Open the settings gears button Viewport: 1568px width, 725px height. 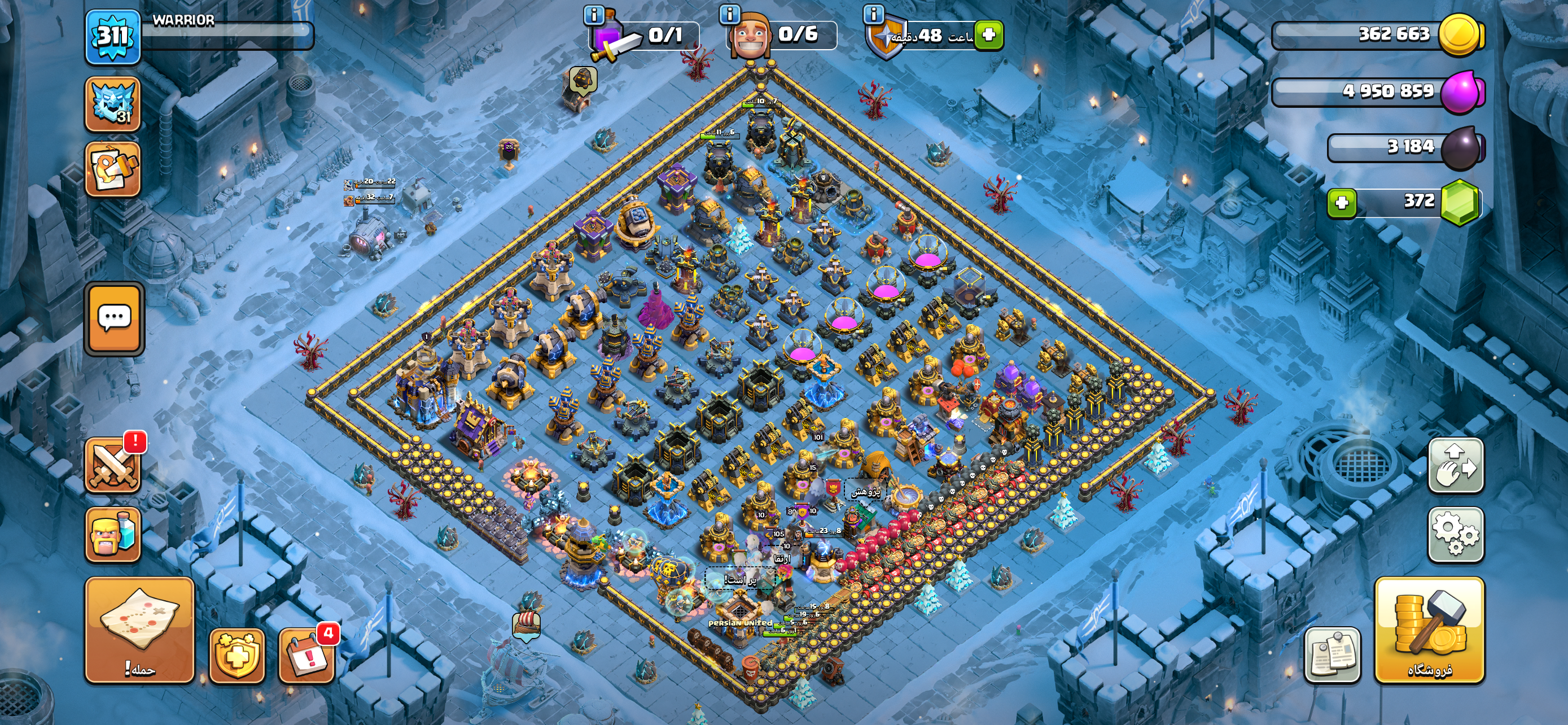click(x=1455, y=534)
